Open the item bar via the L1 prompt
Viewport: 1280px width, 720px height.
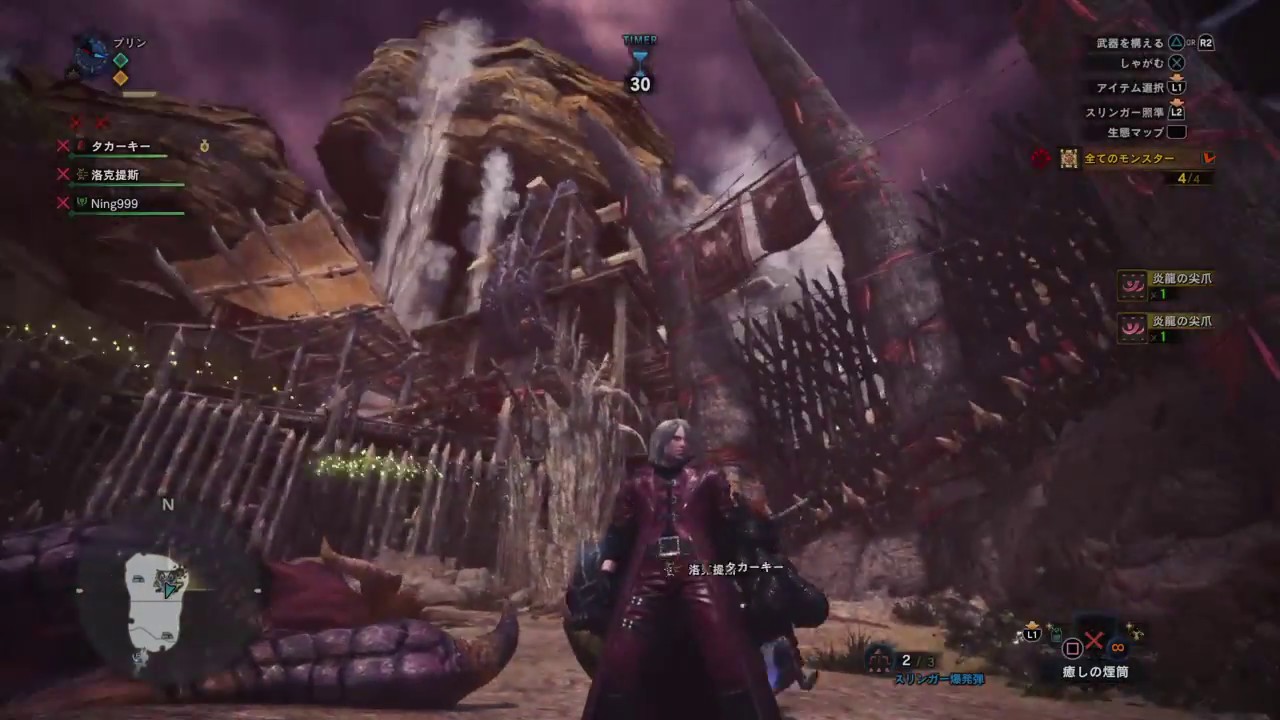[1030, 634]
